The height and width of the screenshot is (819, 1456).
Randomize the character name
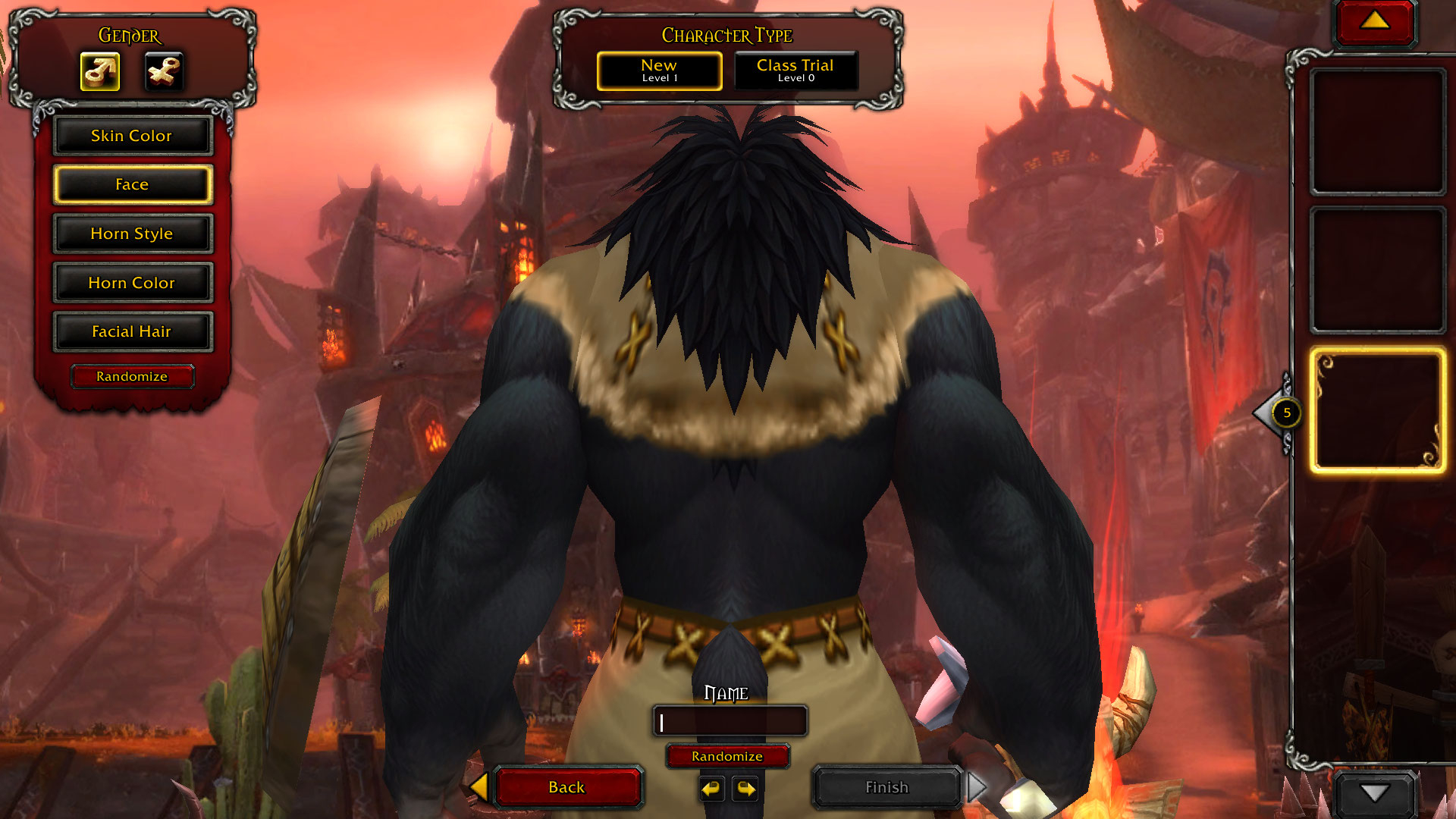click(727, 756)
